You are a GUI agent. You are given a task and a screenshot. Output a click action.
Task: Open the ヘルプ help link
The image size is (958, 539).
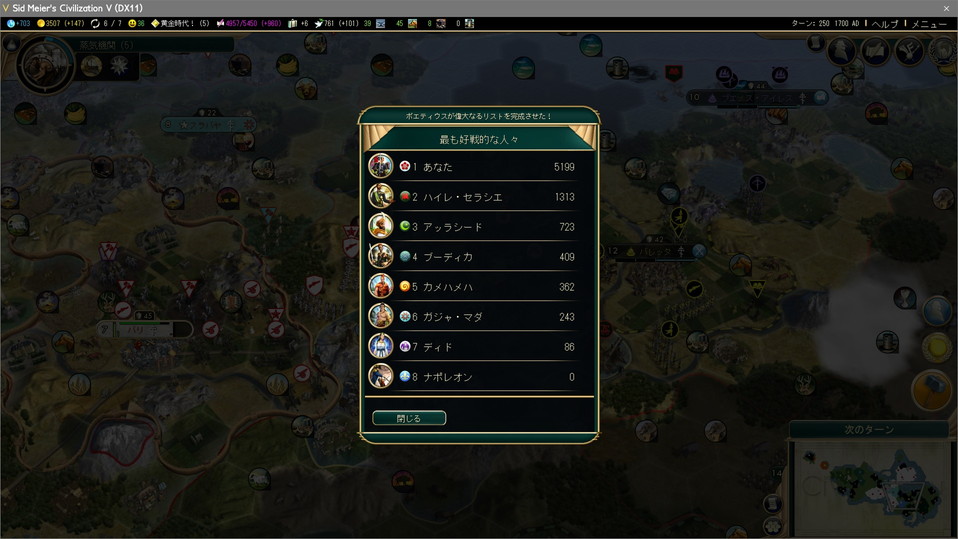point(884,23)
